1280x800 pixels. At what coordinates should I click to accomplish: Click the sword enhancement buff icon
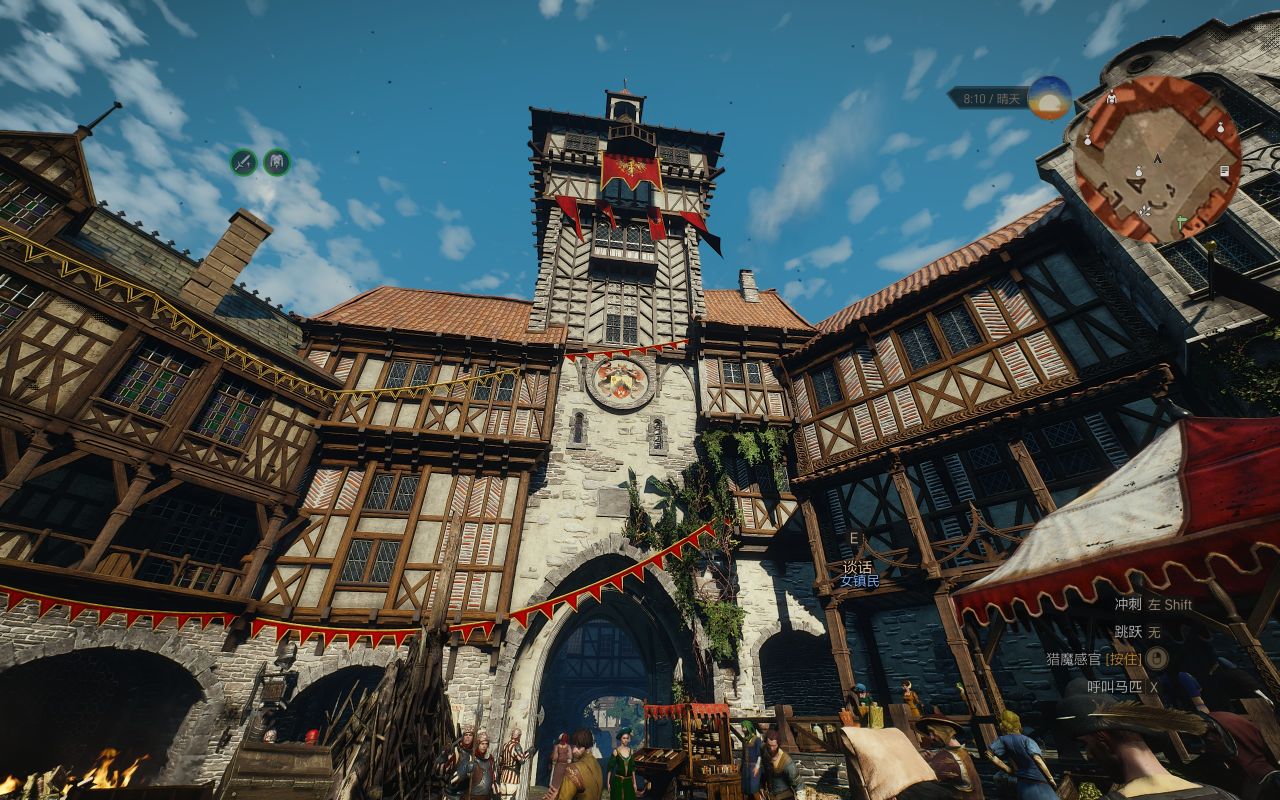(244, 162)
